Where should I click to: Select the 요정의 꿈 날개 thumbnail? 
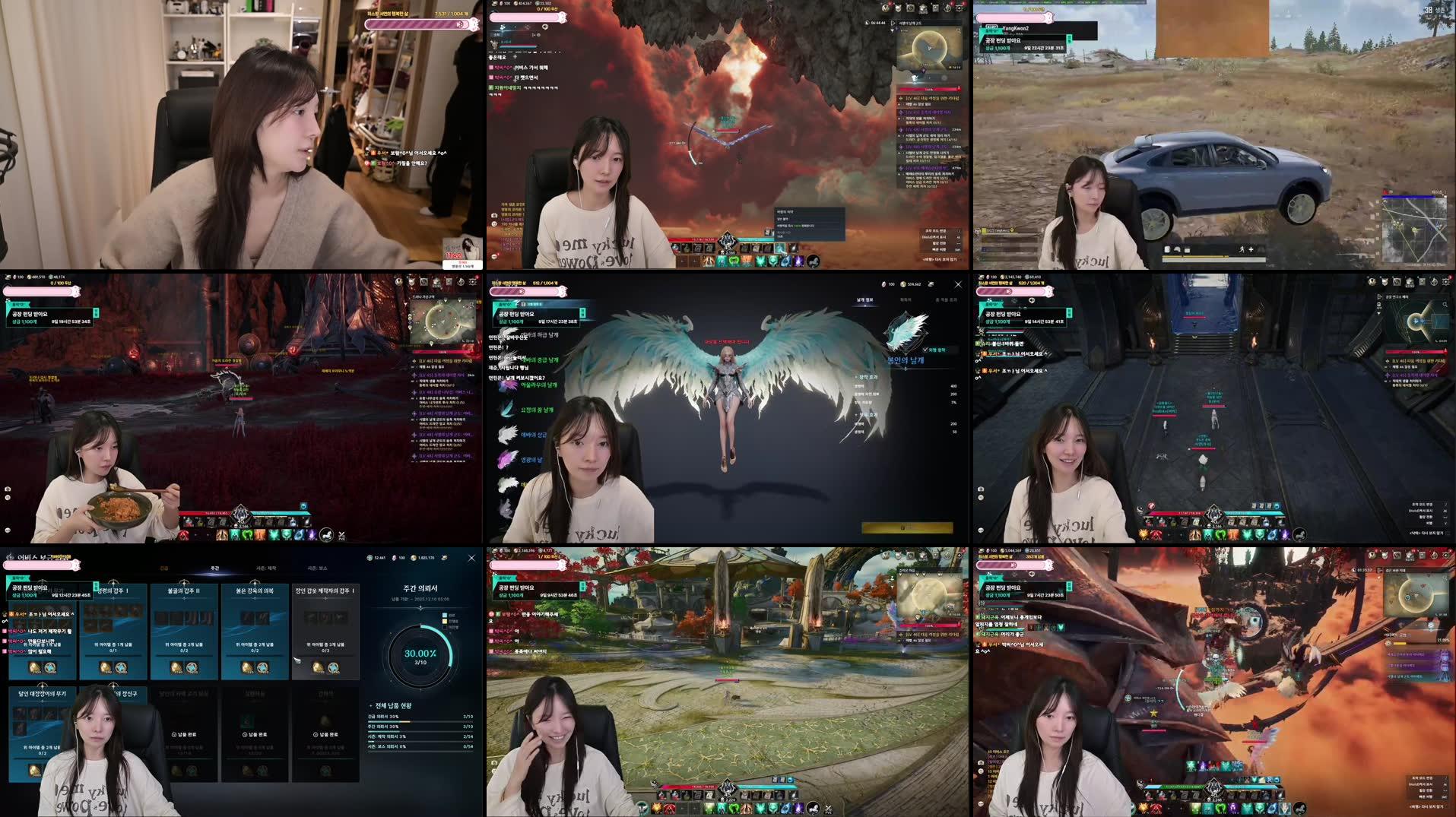[506, 409]
